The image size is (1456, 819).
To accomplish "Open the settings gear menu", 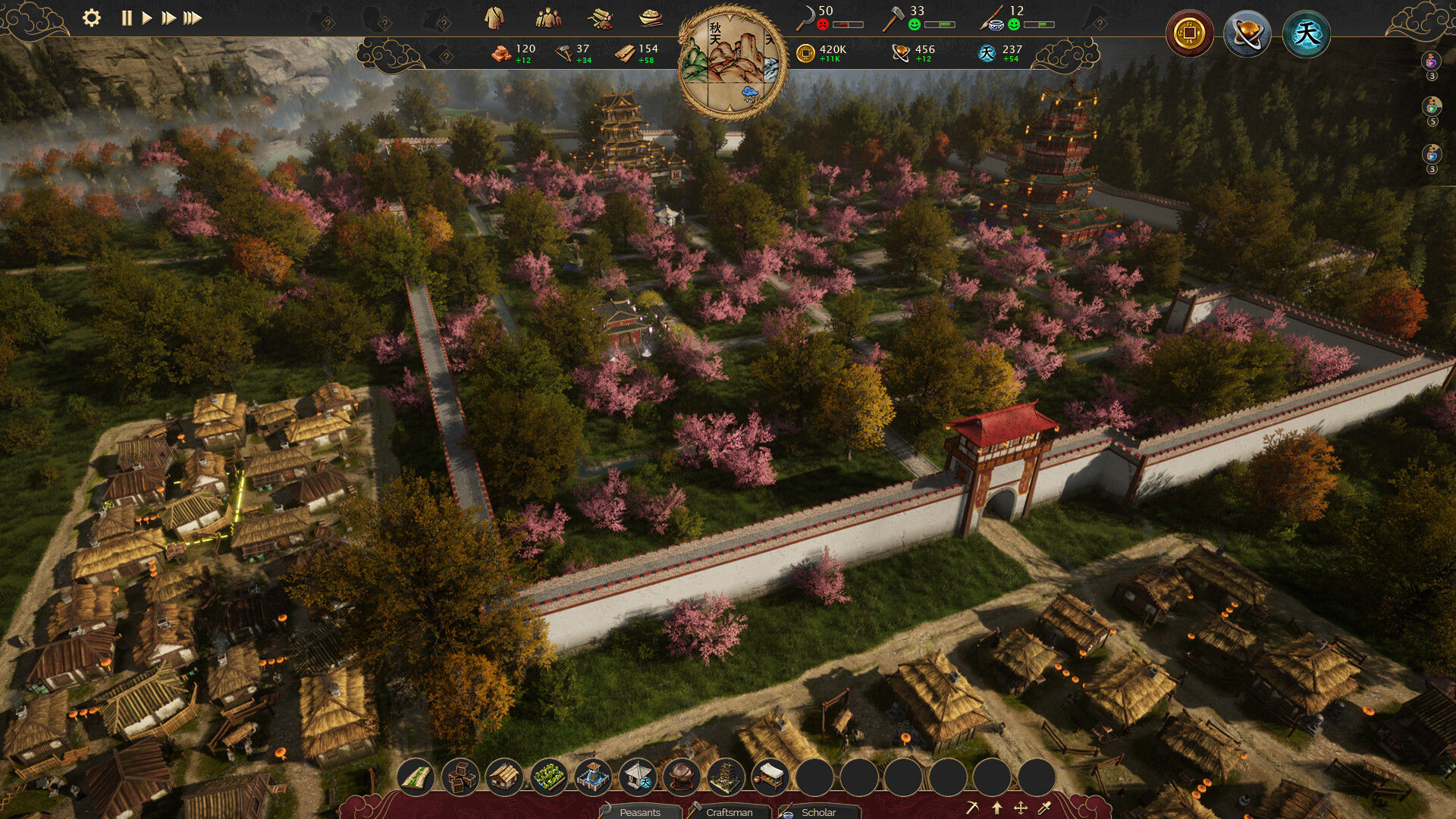I will 92,17.
